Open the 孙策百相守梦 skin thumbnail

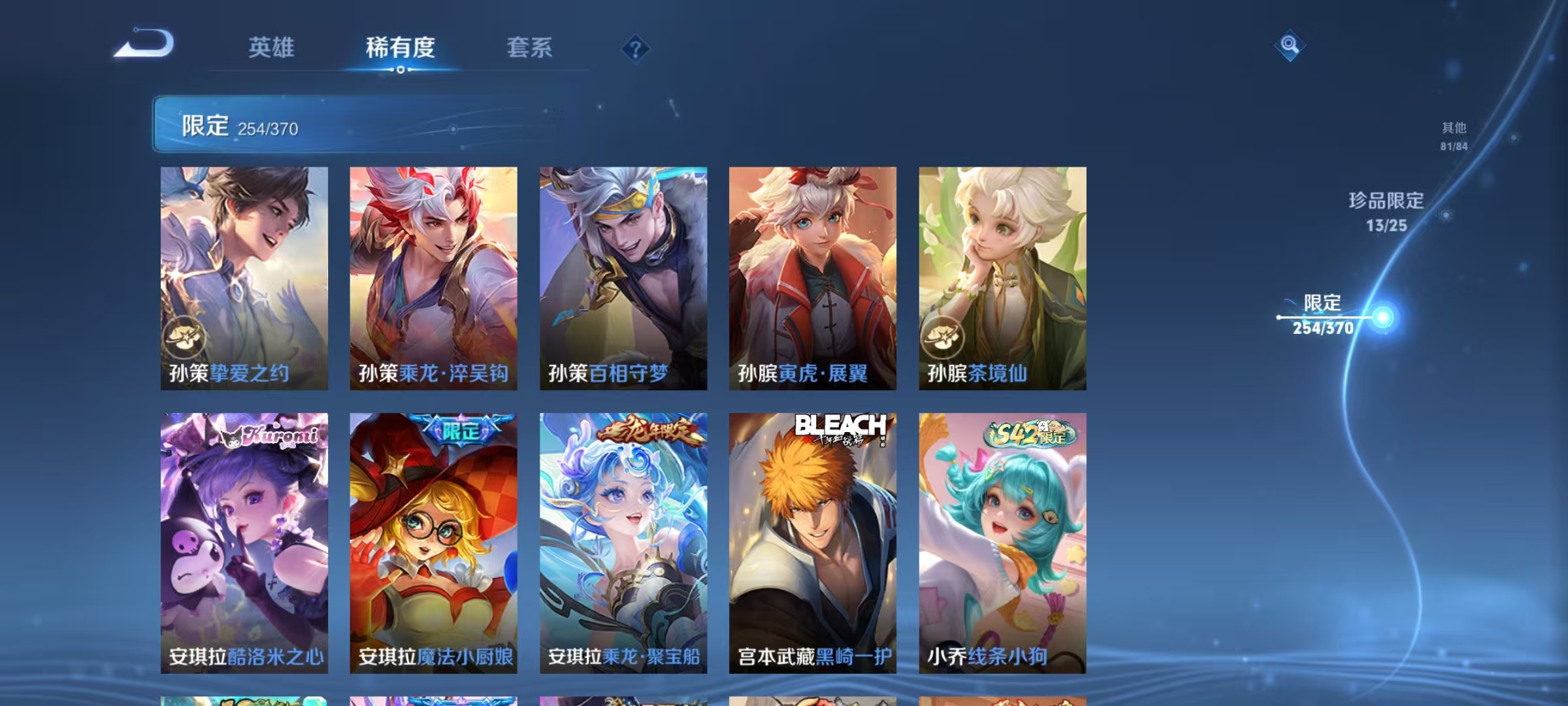[623, 278]
